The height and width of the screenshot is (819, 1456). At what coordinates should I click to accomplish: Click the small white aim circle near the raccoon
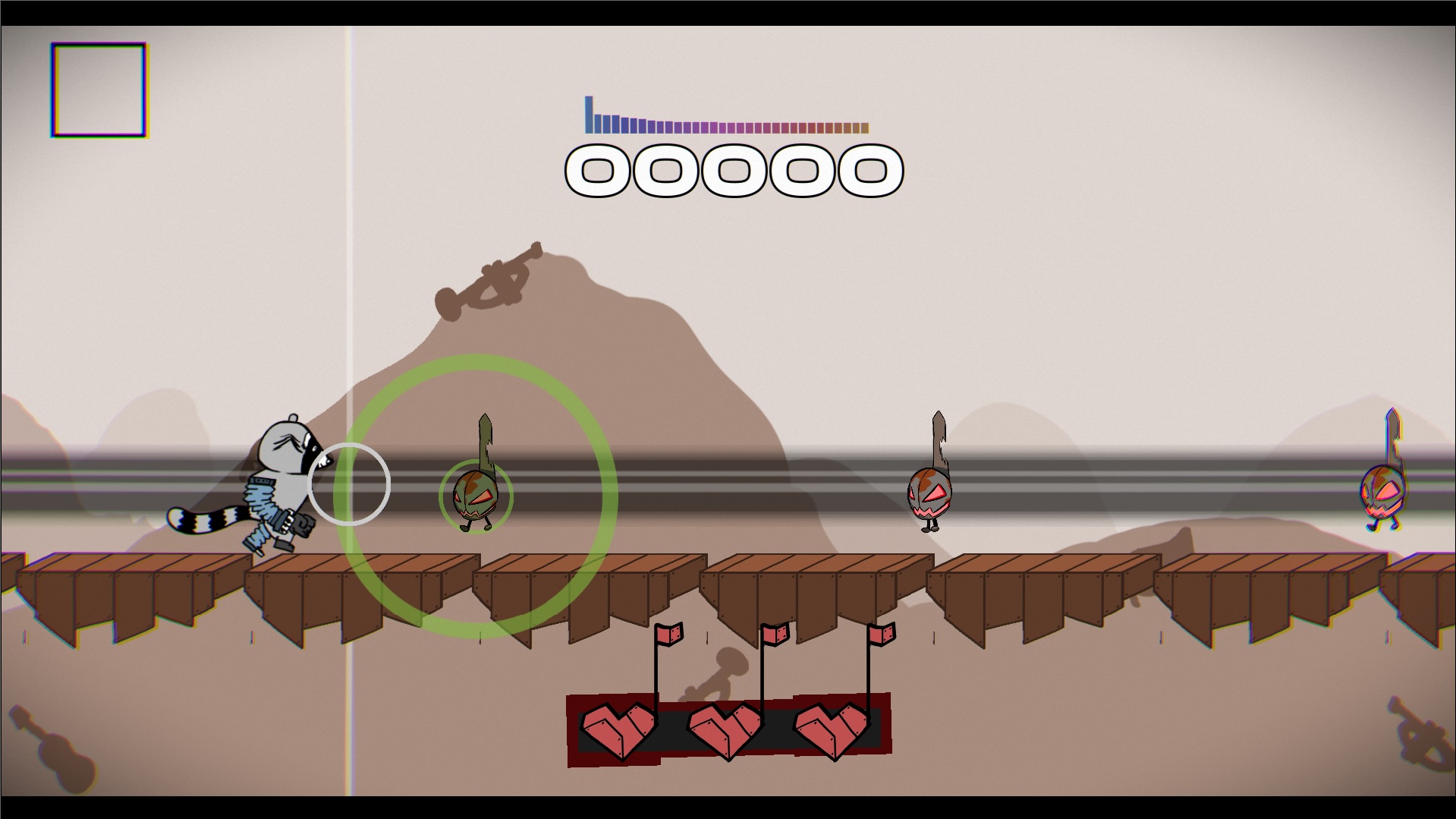pos(350,484)
